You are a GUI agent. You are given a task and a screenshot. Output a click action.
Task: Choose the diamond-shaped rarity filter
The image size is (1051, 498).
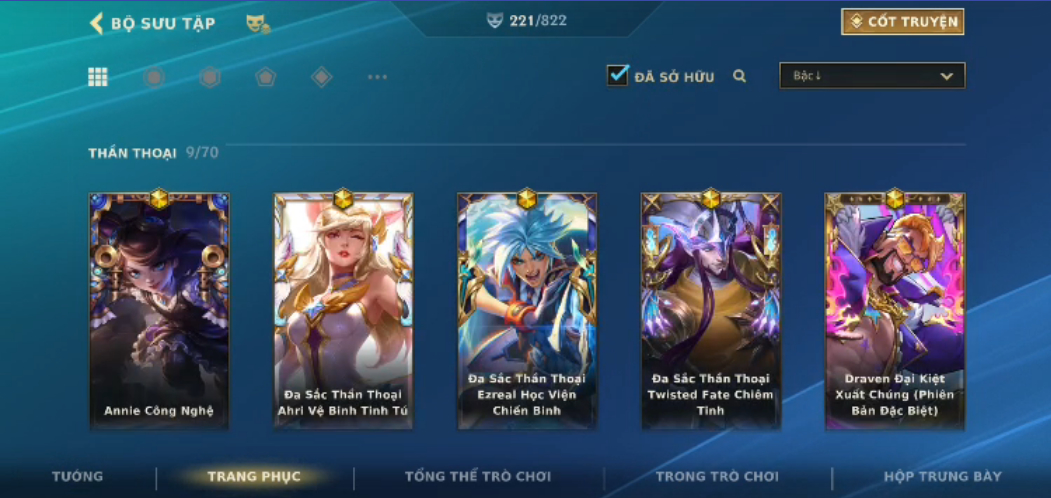coord(321,77)
